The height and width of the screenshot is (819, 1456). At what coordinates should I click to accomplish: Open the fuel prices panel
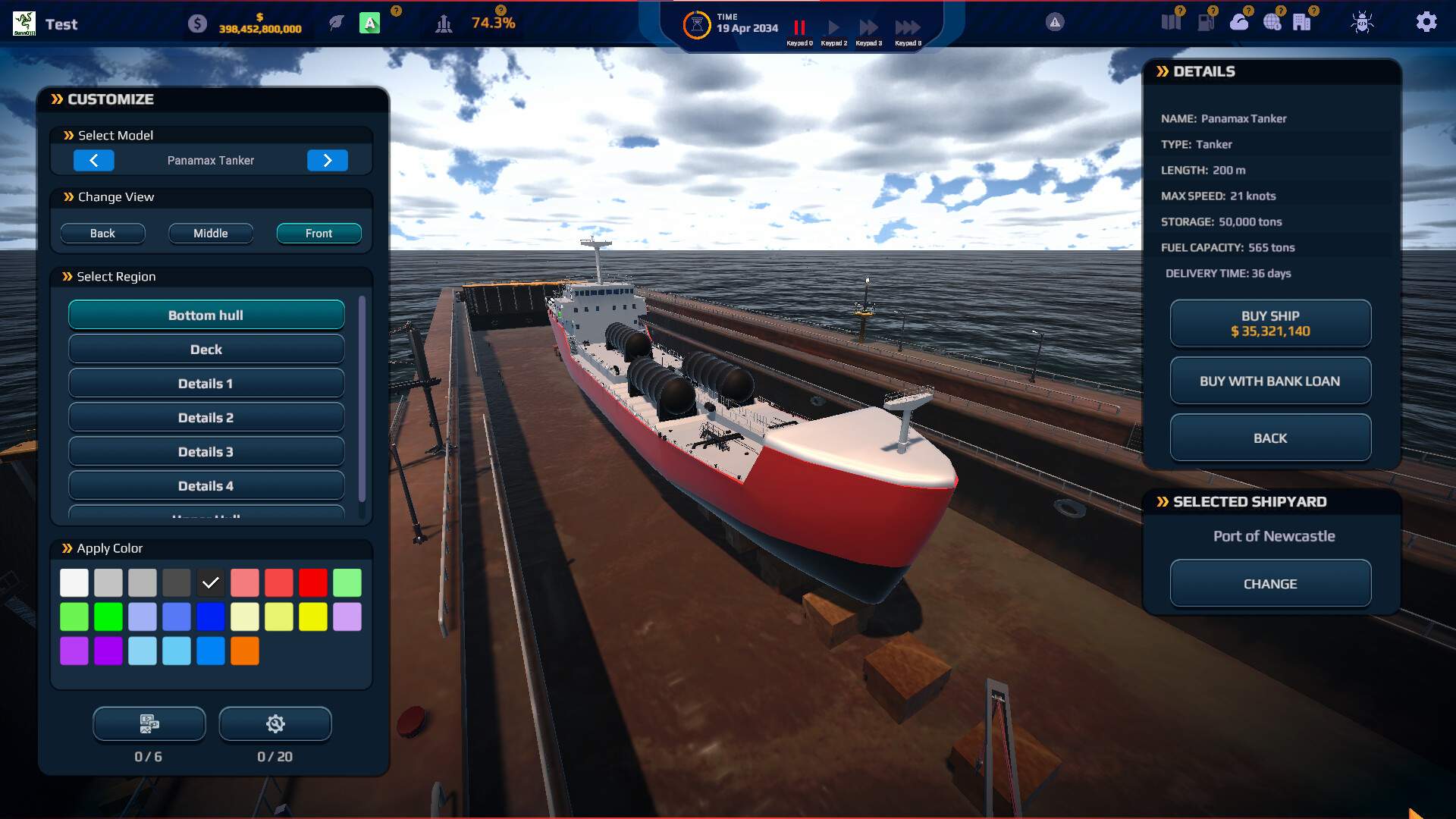pyautogui.click(x=1206, y=22)
